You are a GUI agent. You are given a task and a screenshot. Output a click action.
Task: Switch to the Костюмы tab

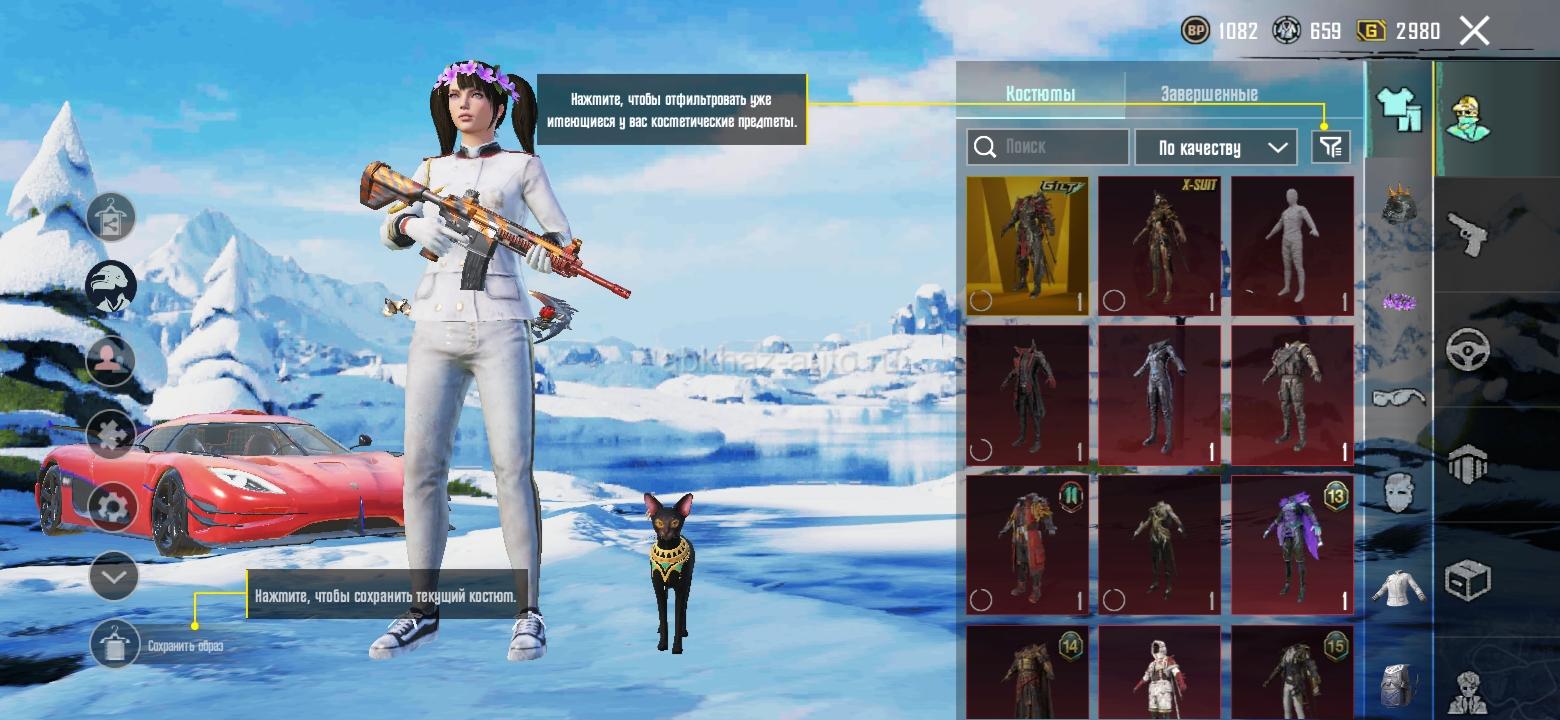click(x=1040, y=94)
